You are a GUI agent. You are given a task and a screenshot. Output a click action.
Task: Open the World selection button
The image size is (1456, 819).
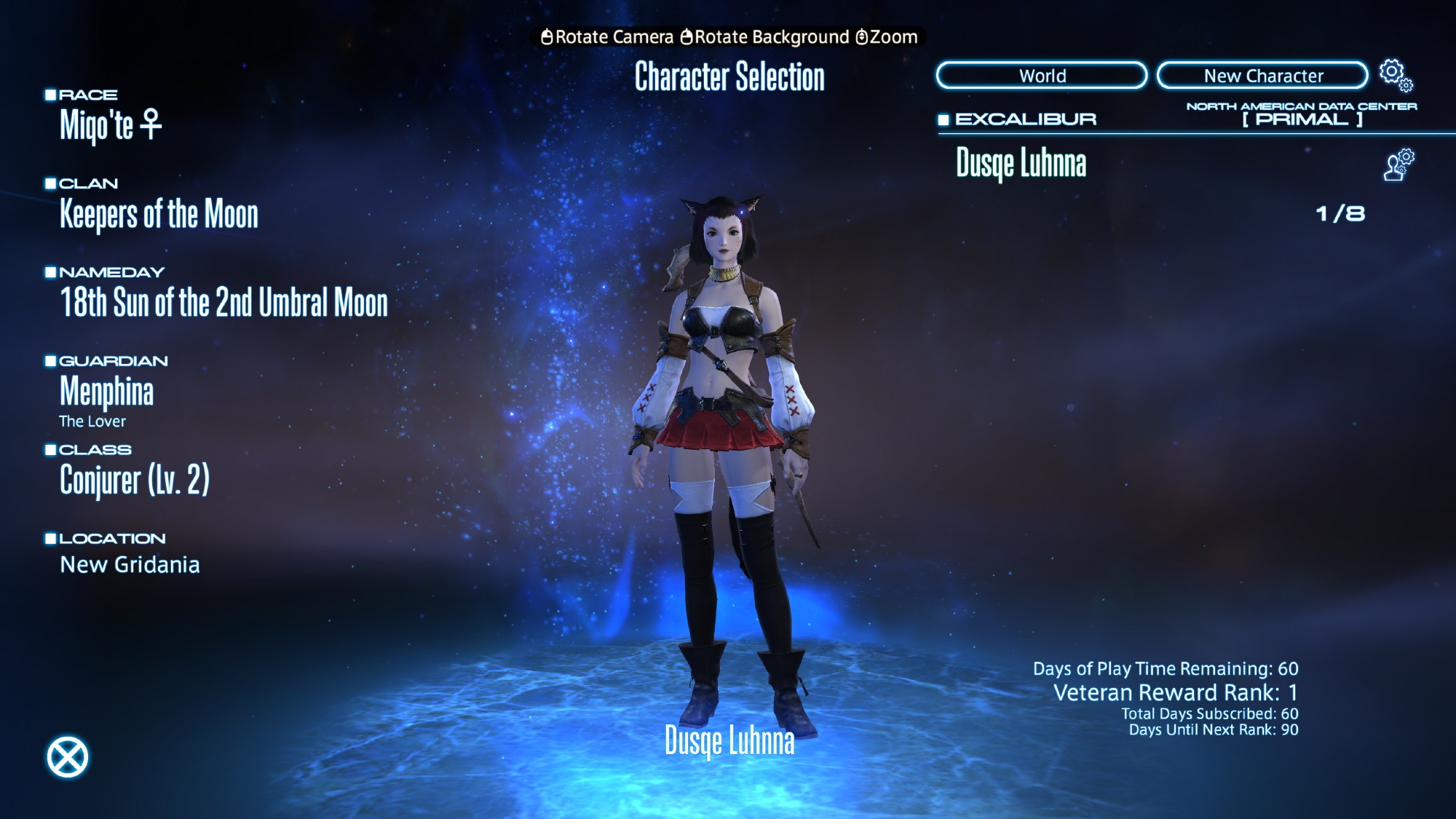pos(1042,76)
